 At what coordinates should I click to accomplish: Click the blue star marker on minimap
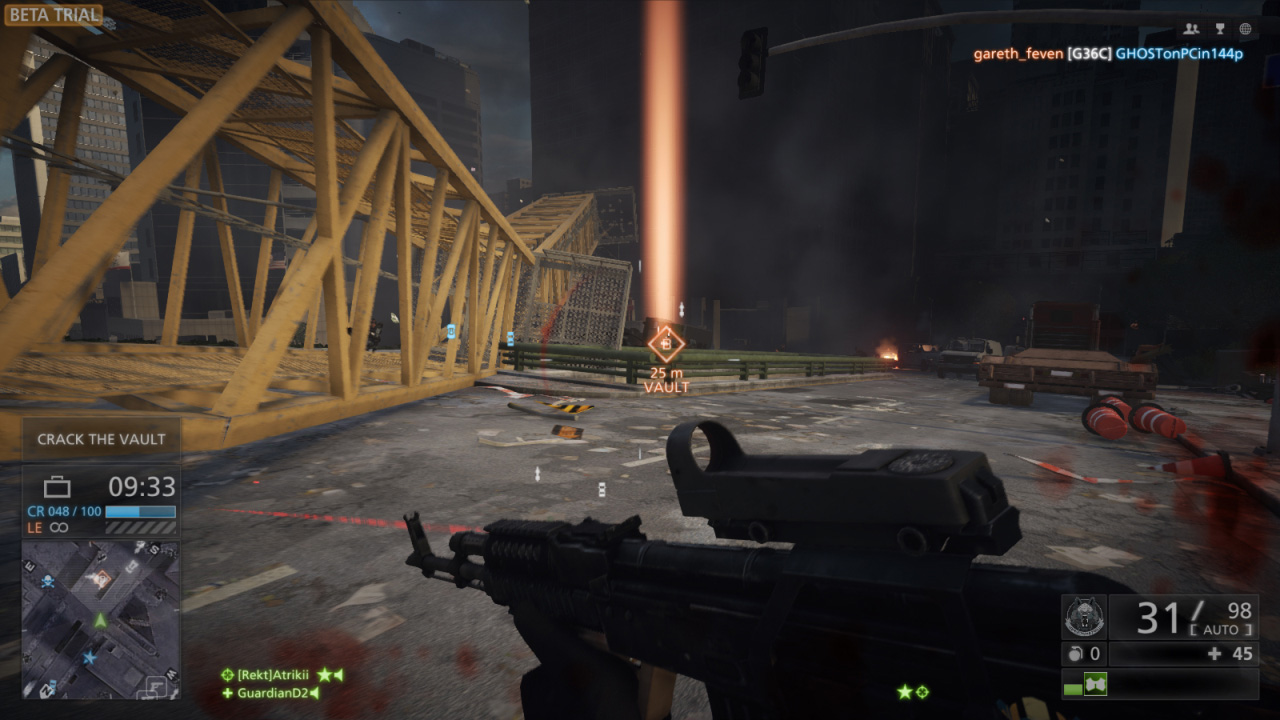click(91, 657)
